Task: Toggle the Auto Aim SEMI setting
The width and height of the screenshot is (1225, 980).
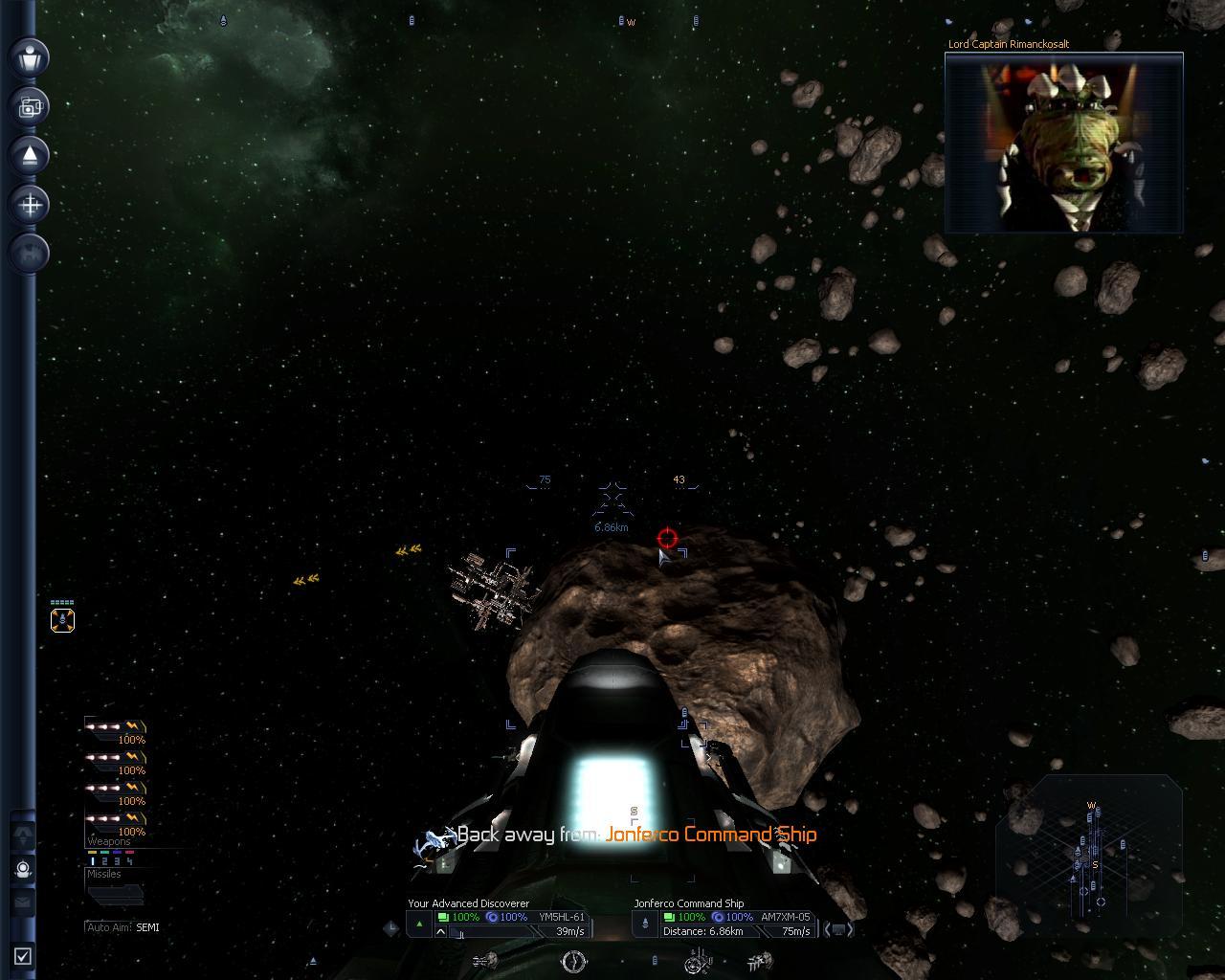Action: point(122,927)
